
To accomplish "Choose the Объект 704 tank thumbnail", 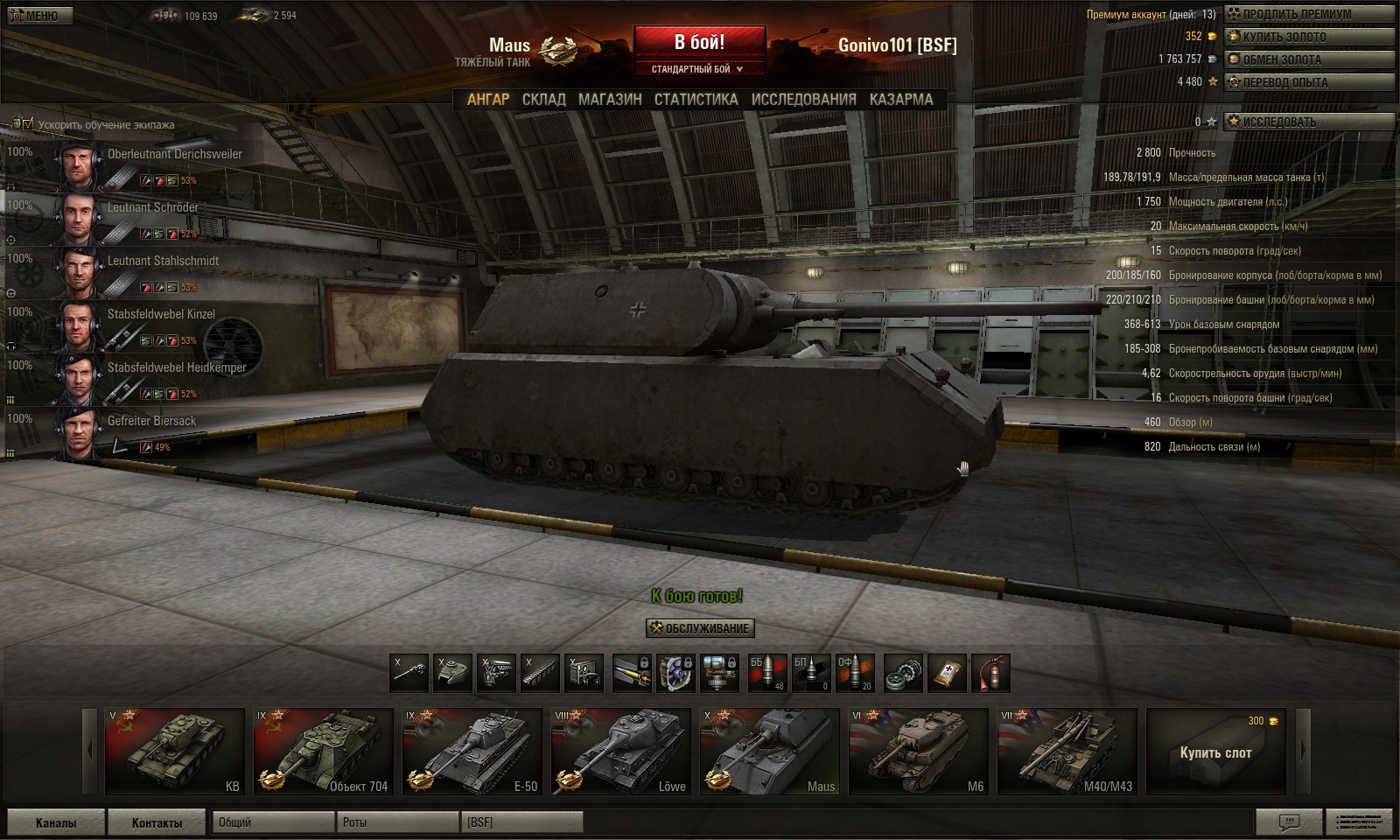I will 324,752.
